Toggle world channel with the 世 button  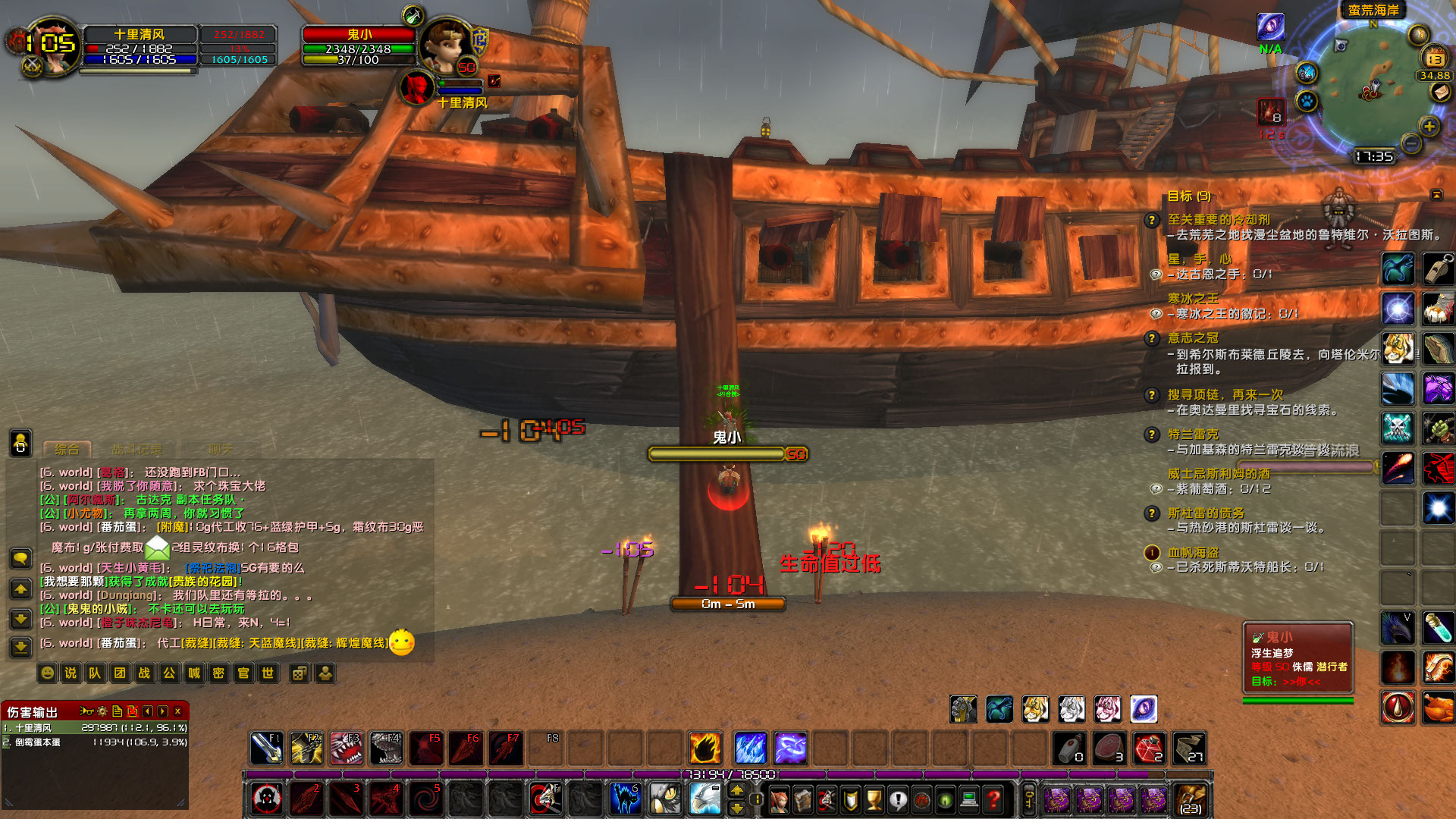click(268, 673)
